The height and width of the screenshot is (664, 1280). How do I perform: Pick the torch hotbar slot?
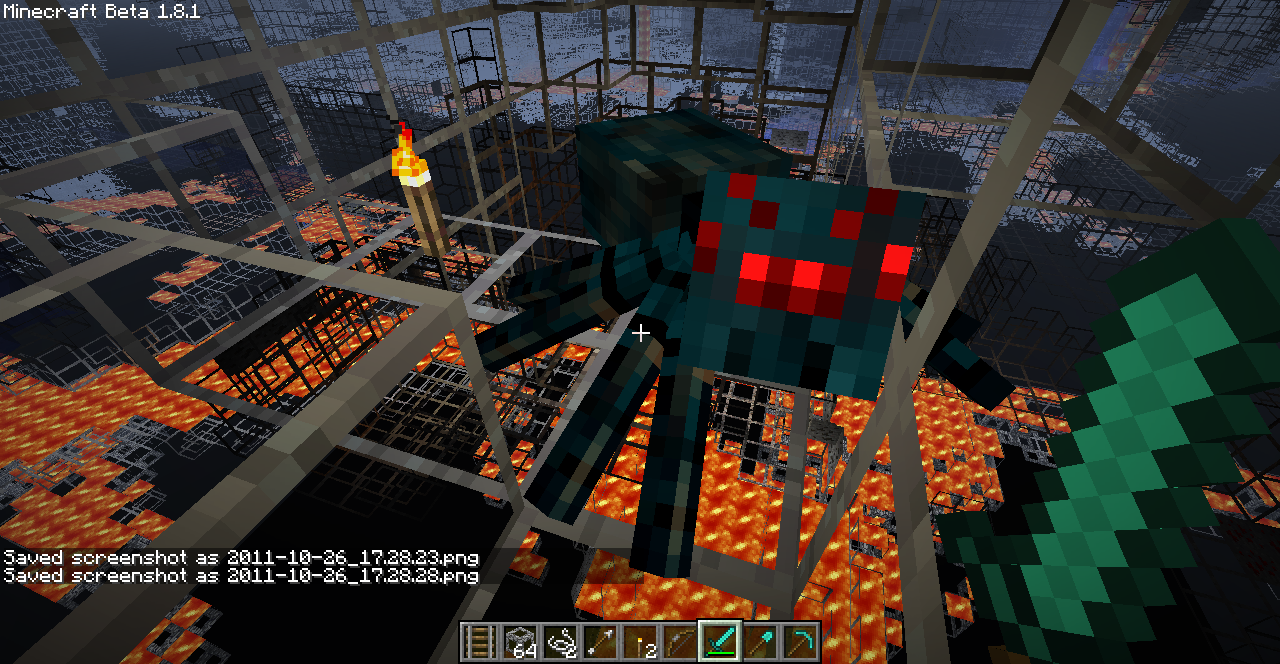click(x=640, y=641)
